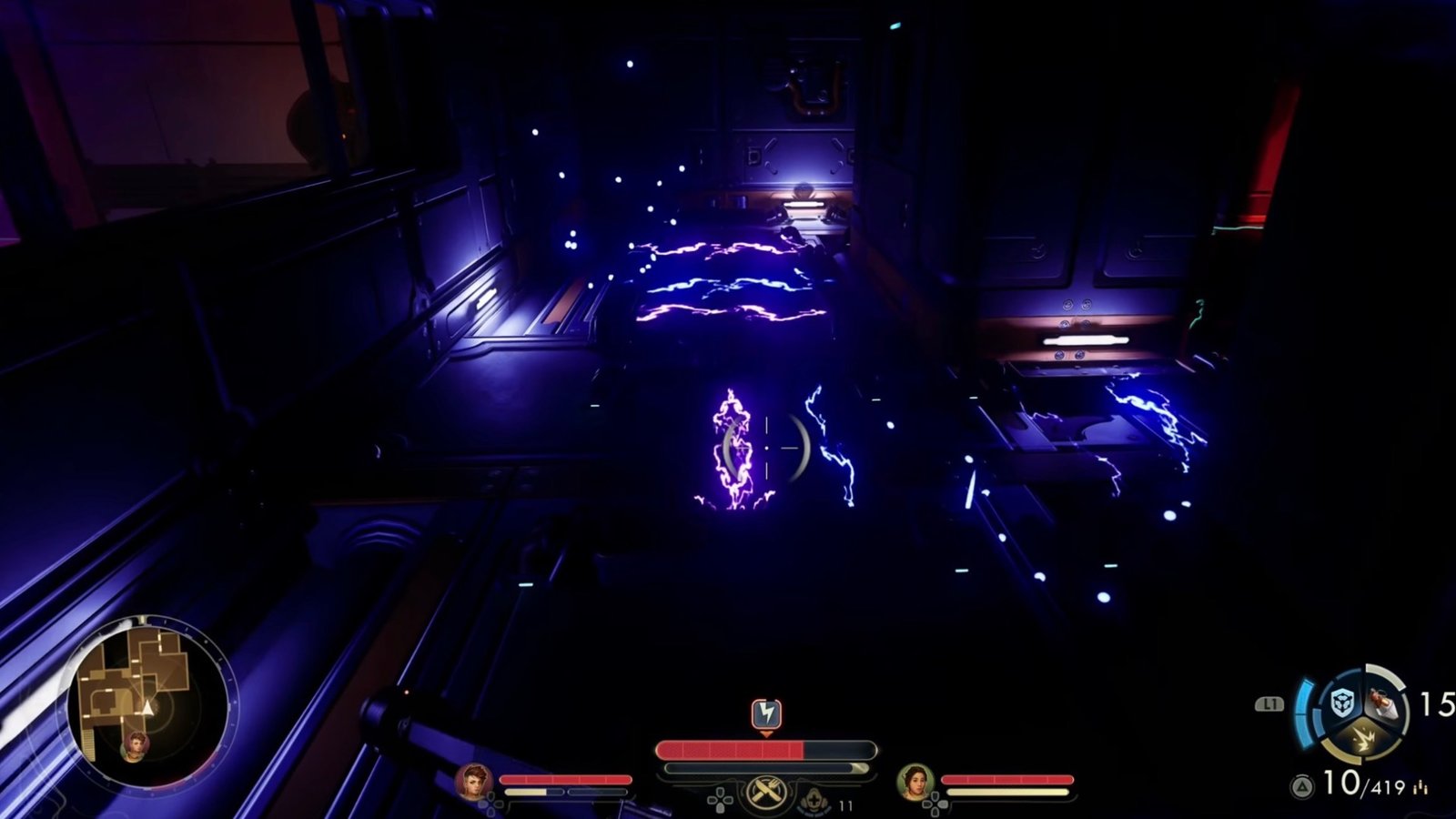Select the bullet ammo icon beside the ammo counter
The height and width of the screenshot is (819, 1456).
tap(1420, 786)
